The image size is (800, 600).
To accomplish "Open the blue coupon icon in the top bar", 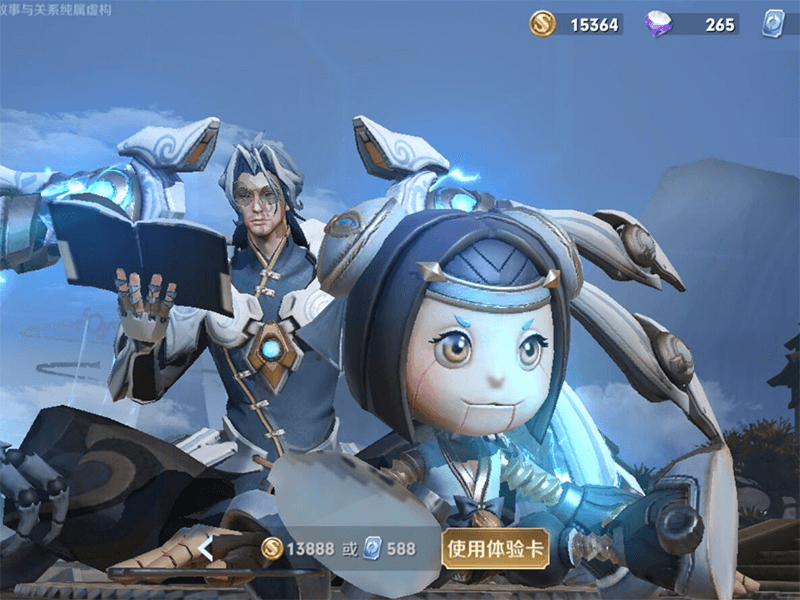I will pos(774,25).
